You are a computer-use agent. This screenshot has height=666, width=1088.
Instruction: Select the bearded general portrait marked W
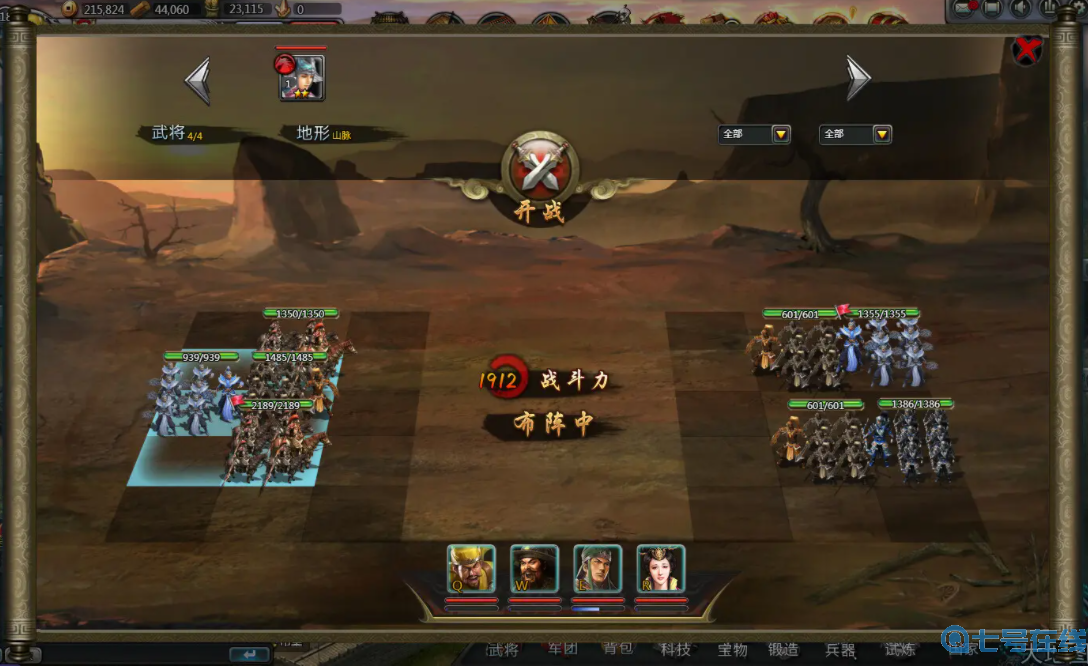[x=534, y=569]
